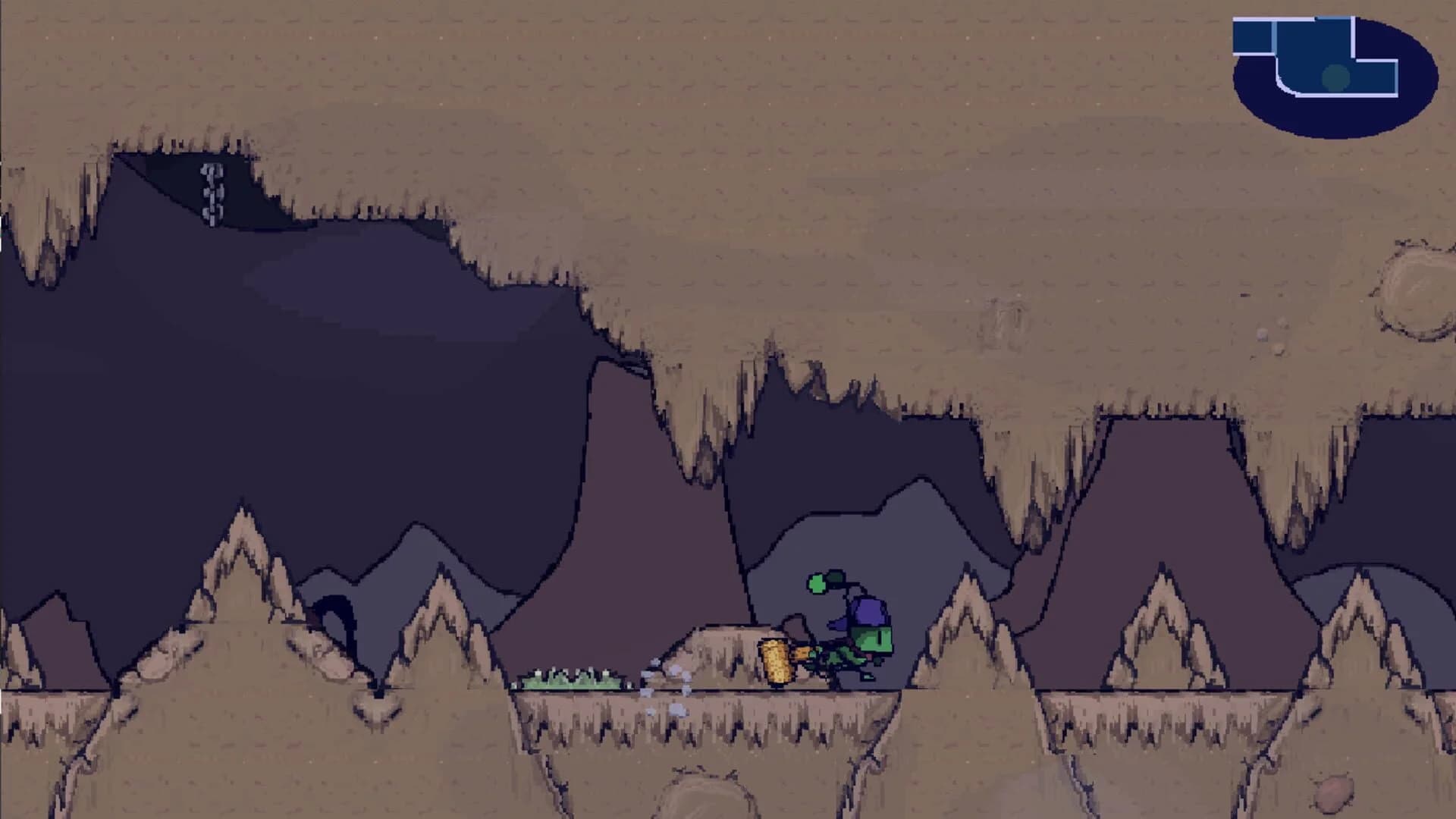
Task: Select the player dot on the minimap
Action: click(x=1335, y=77)
